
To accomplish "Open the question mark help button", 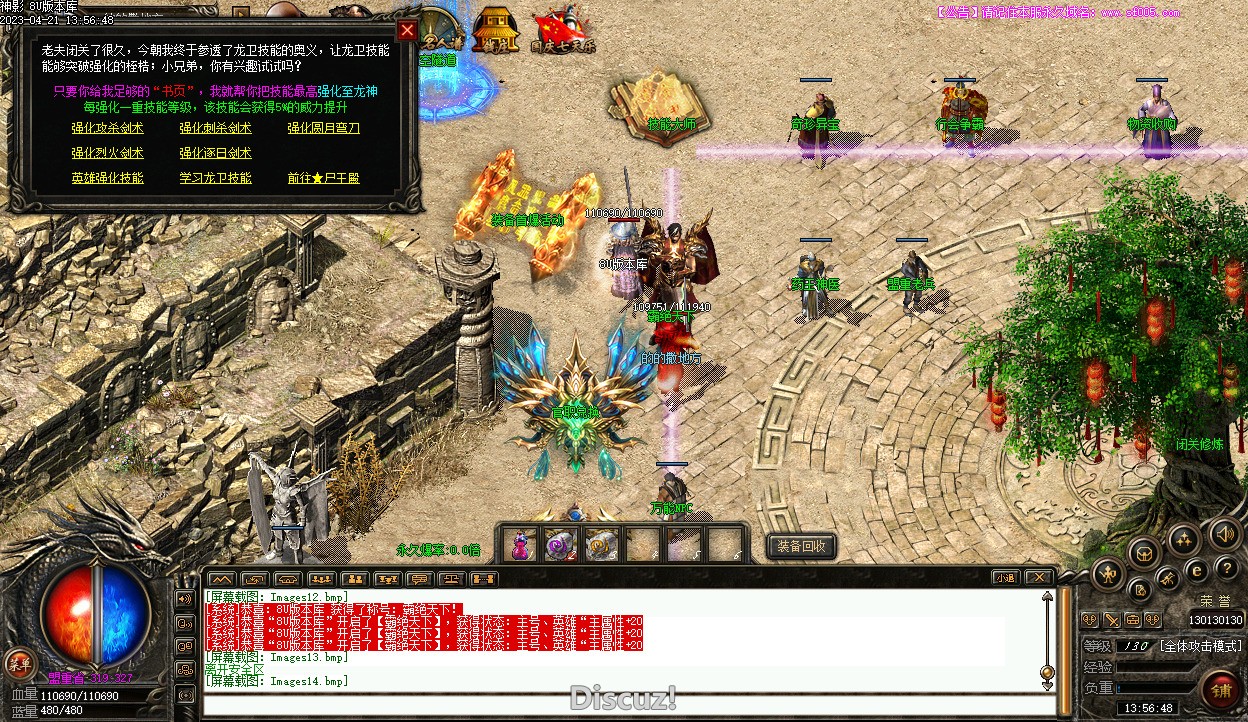I will pos(1227,569).
